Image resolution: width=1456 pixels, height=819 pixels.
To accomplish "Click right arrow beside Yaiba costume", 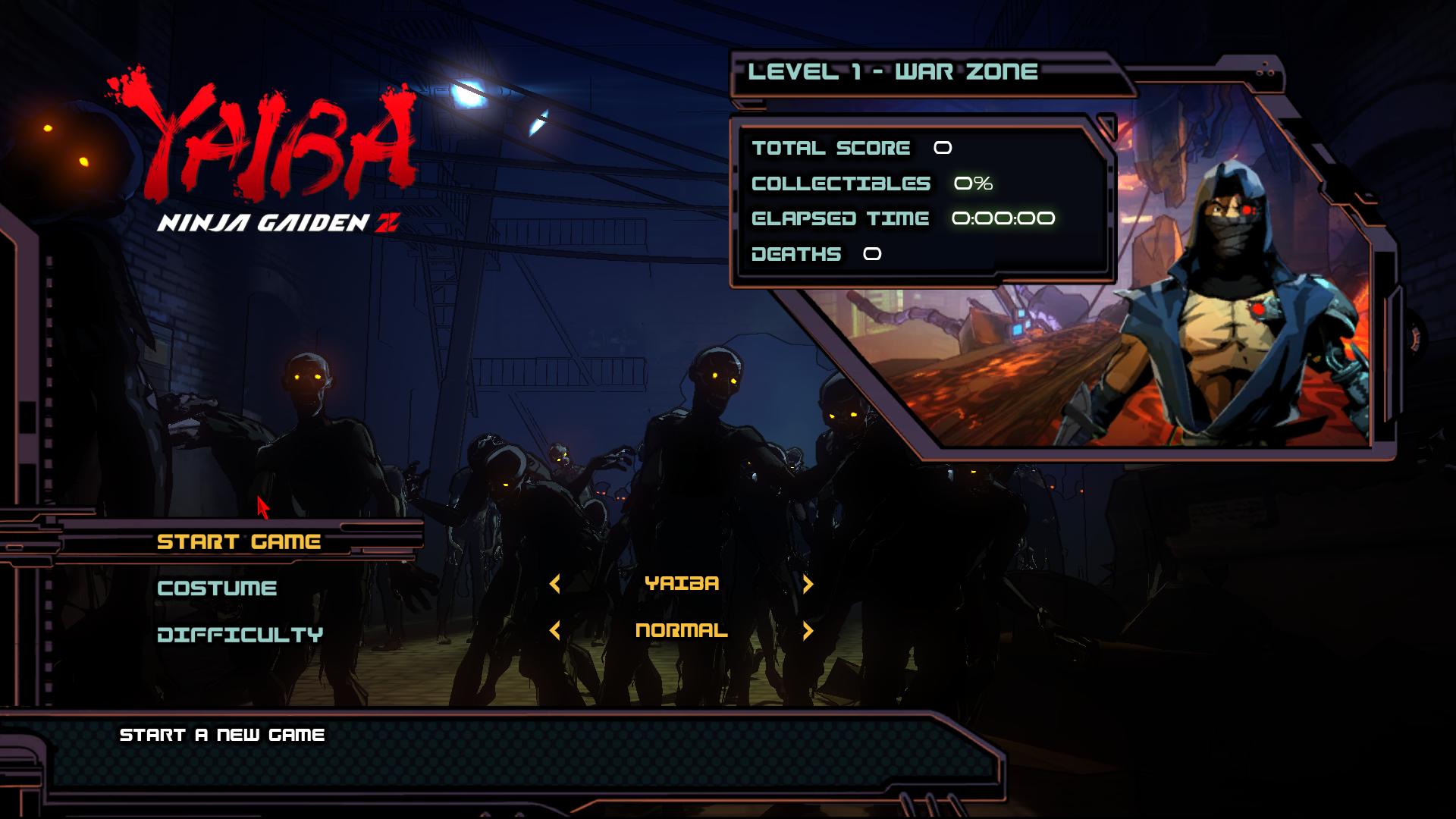I will tap(808, 583).
